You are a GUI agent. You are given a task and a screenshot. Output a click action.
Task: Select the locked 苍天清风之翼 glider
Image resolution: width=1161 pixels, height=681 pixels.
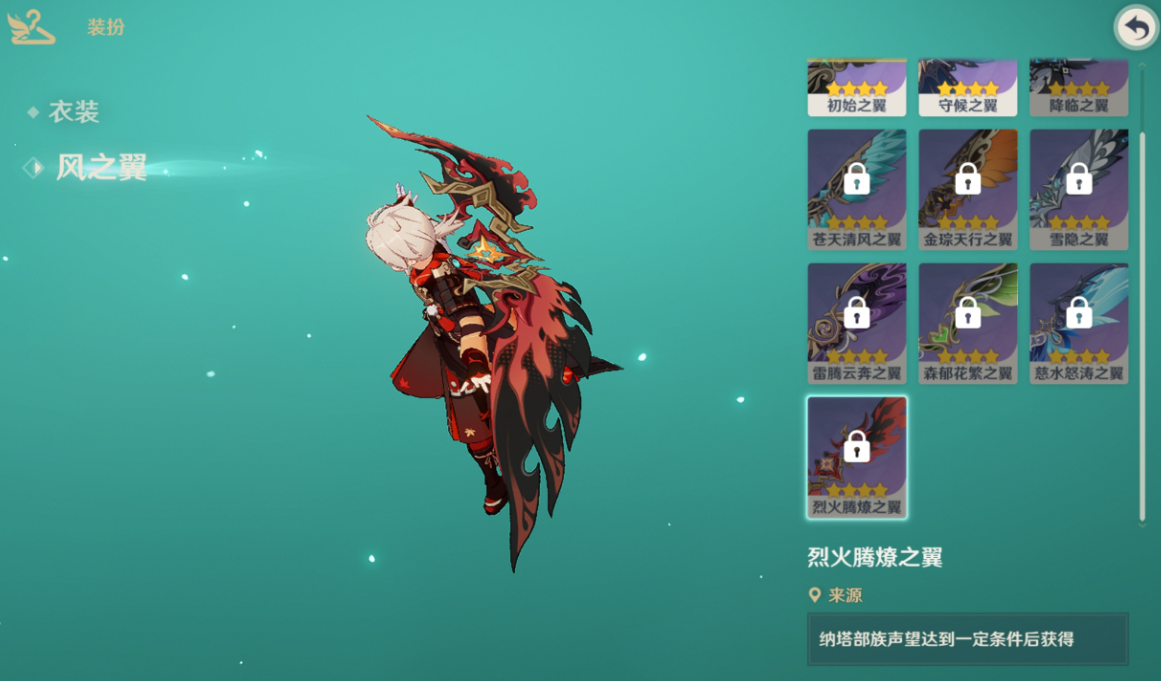[857, 189]
